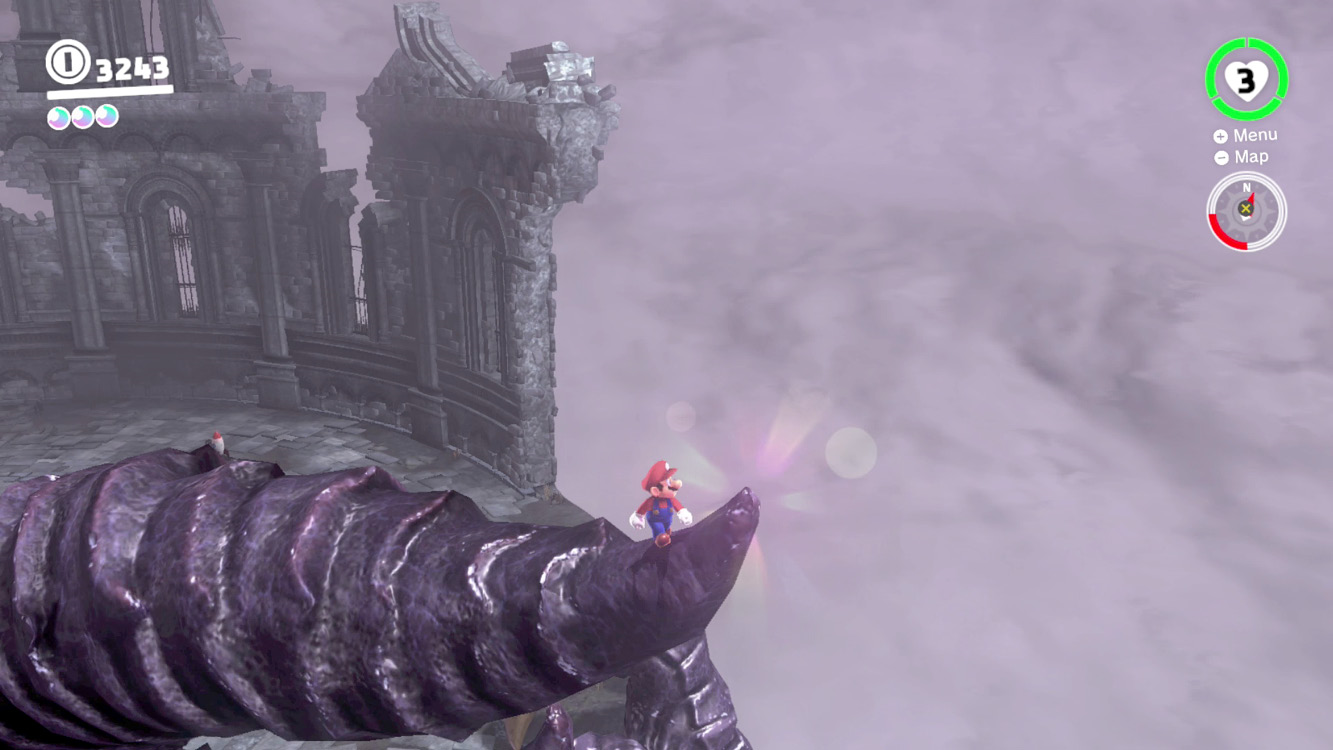1333x750 pixels.
Task: Select the third Power Moon icon
Action: coord(106,115)
